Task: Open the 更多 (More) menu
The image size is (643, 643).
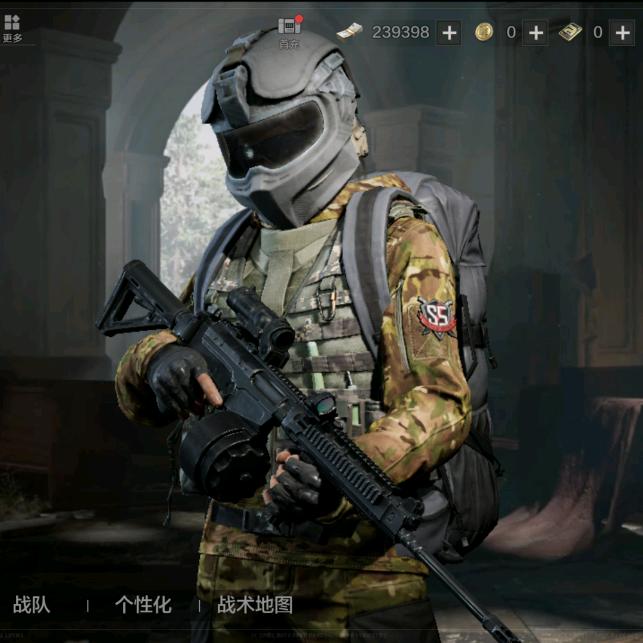Action: [12, 27]
